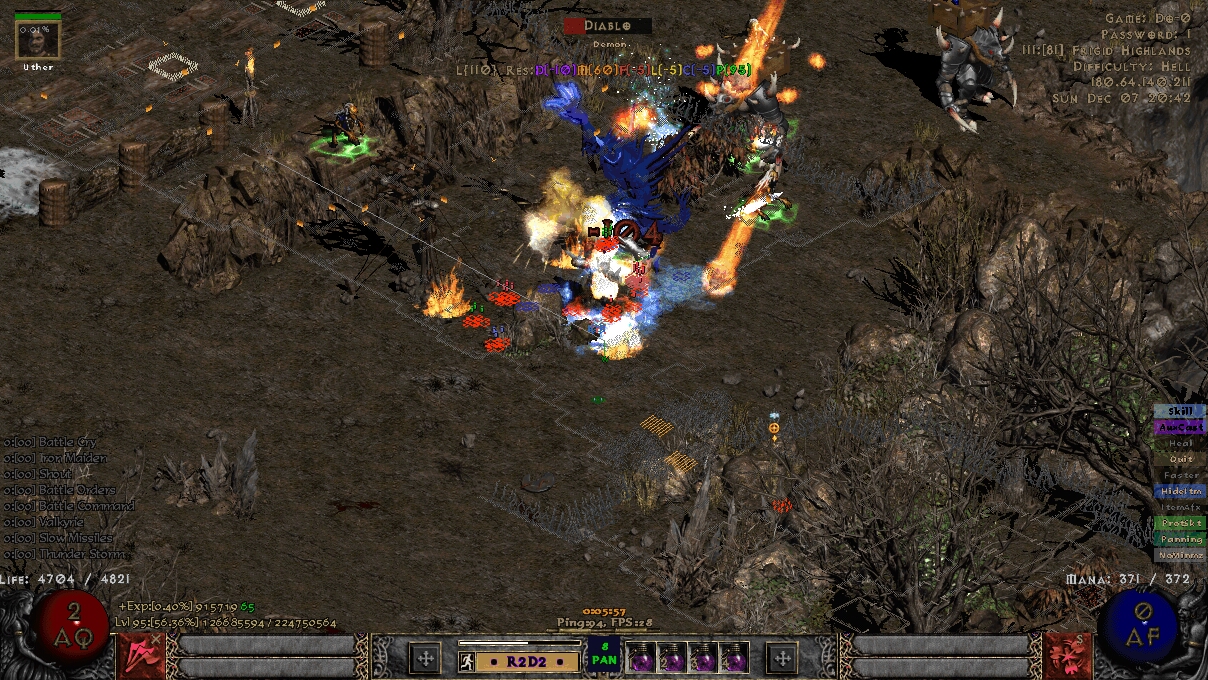Toggle the ProtSkt option
Image resolution: width=1208 pixels, height=680 pixels.
1180,523
